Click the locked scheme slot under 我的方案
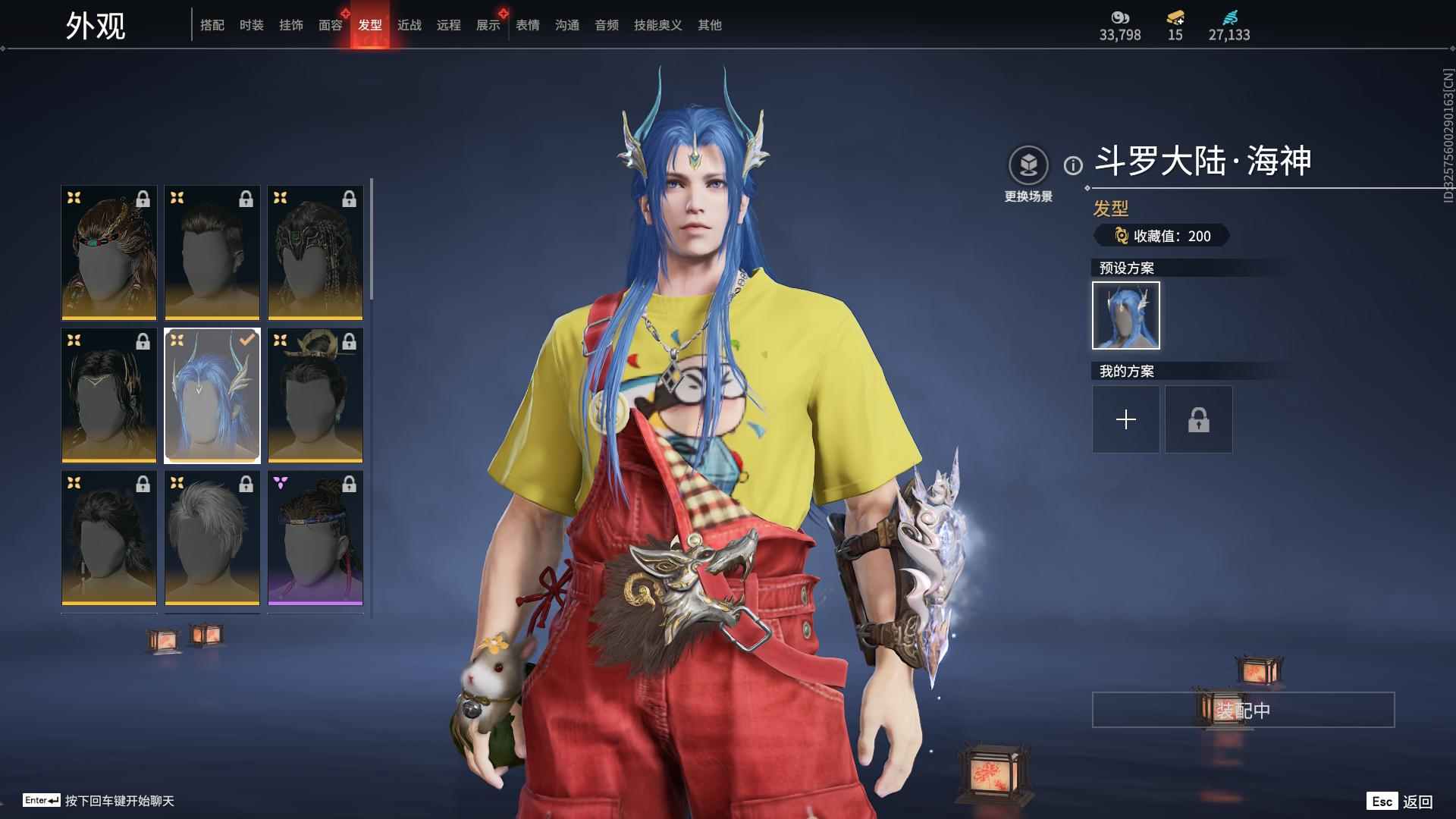 point(1198,419)
